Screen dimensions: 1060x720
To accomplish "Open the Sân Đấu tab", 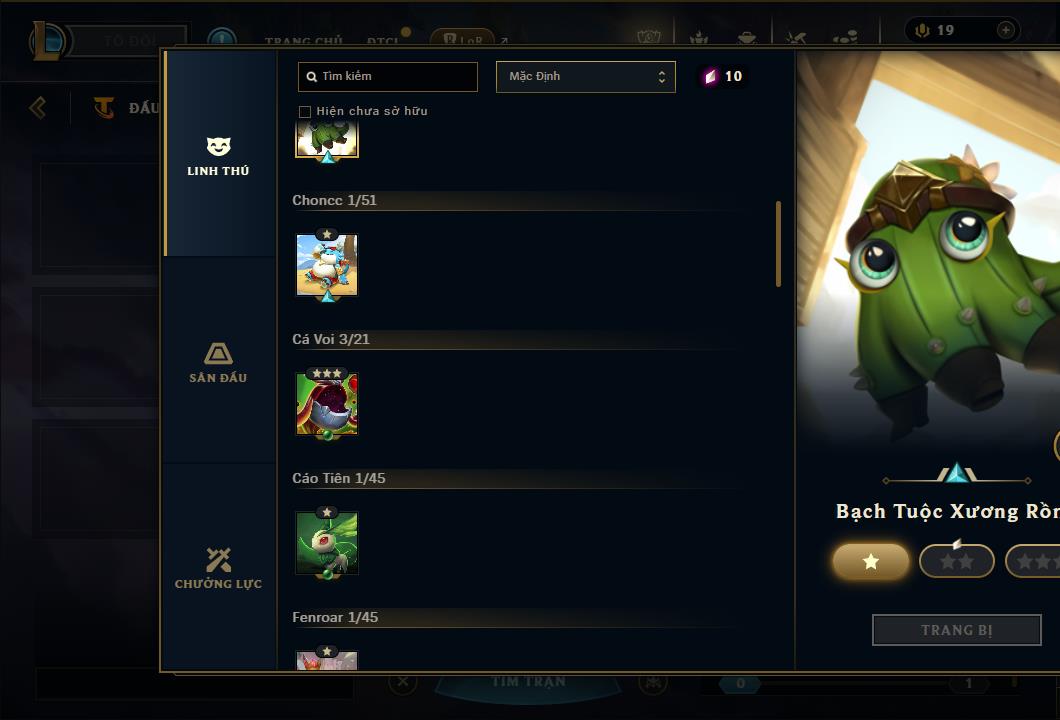I will [218, 362].
